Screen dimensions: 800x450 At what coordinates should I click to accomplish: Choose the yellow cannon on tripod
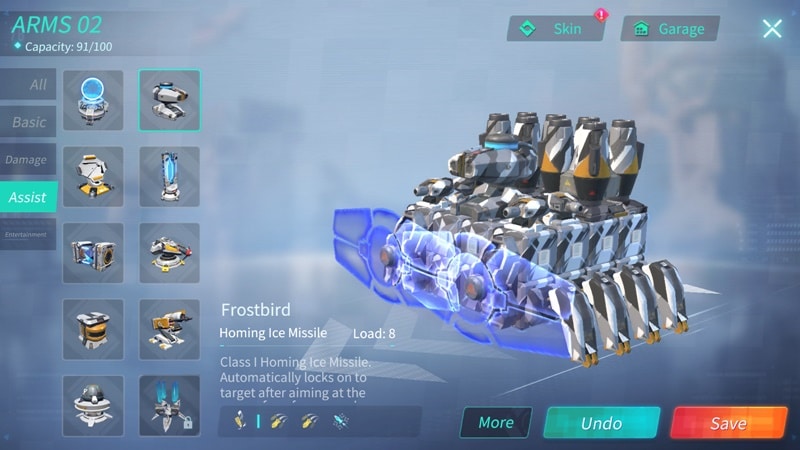[169, 329]
